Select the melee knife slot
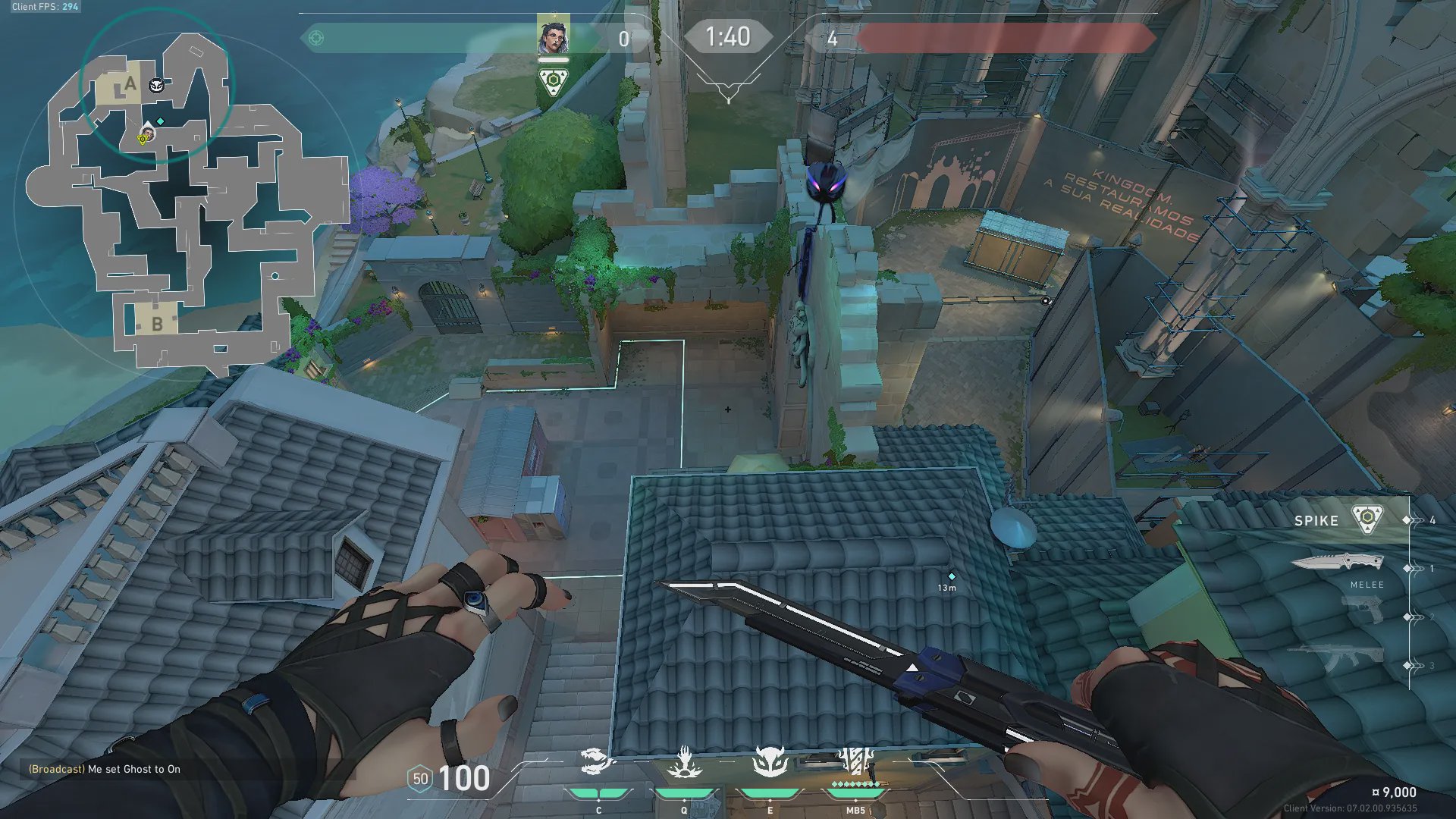The image size is (1456, 819). 1338,563
